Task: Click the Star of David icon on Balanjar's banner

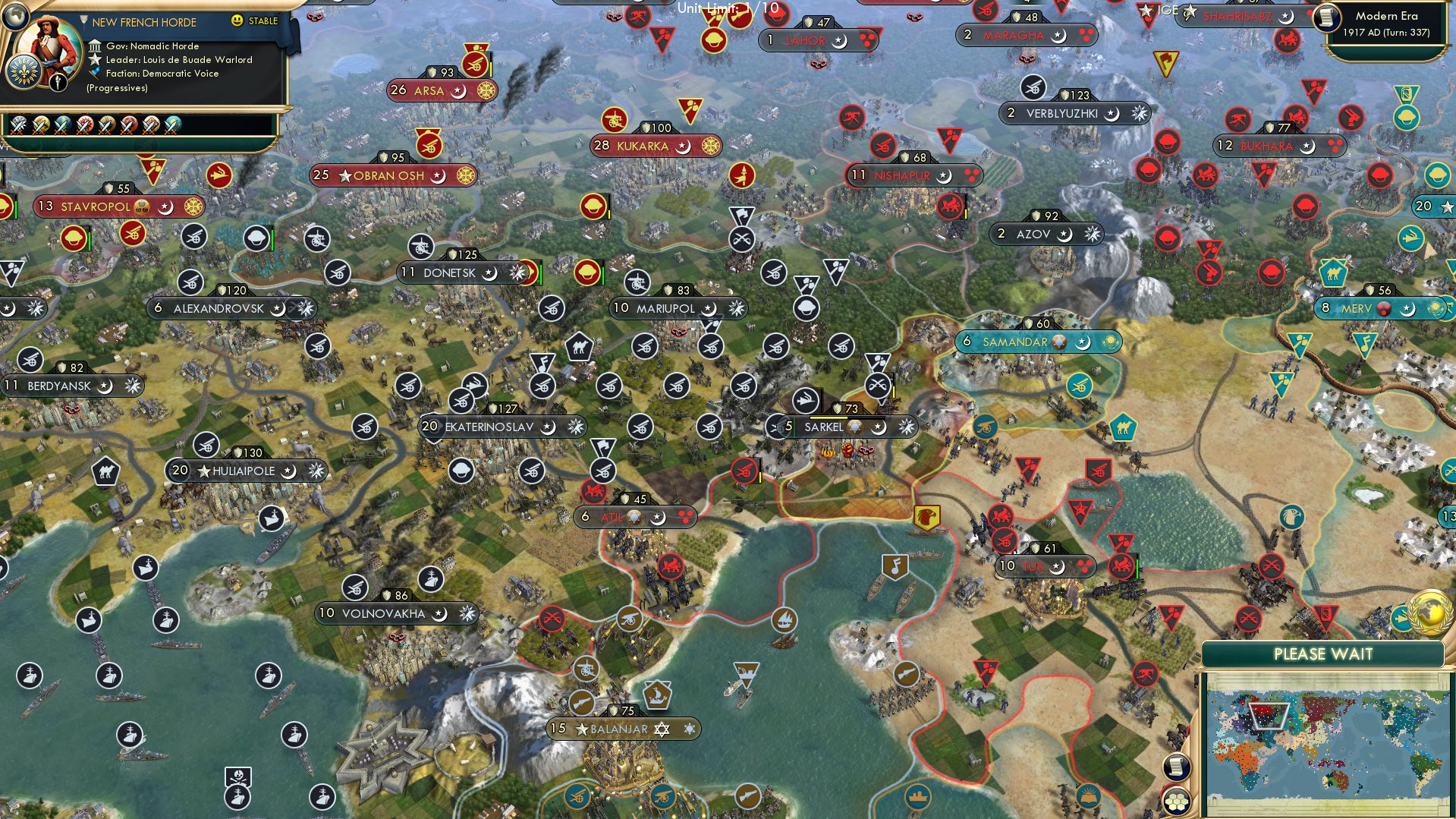Action: (662, 729)
